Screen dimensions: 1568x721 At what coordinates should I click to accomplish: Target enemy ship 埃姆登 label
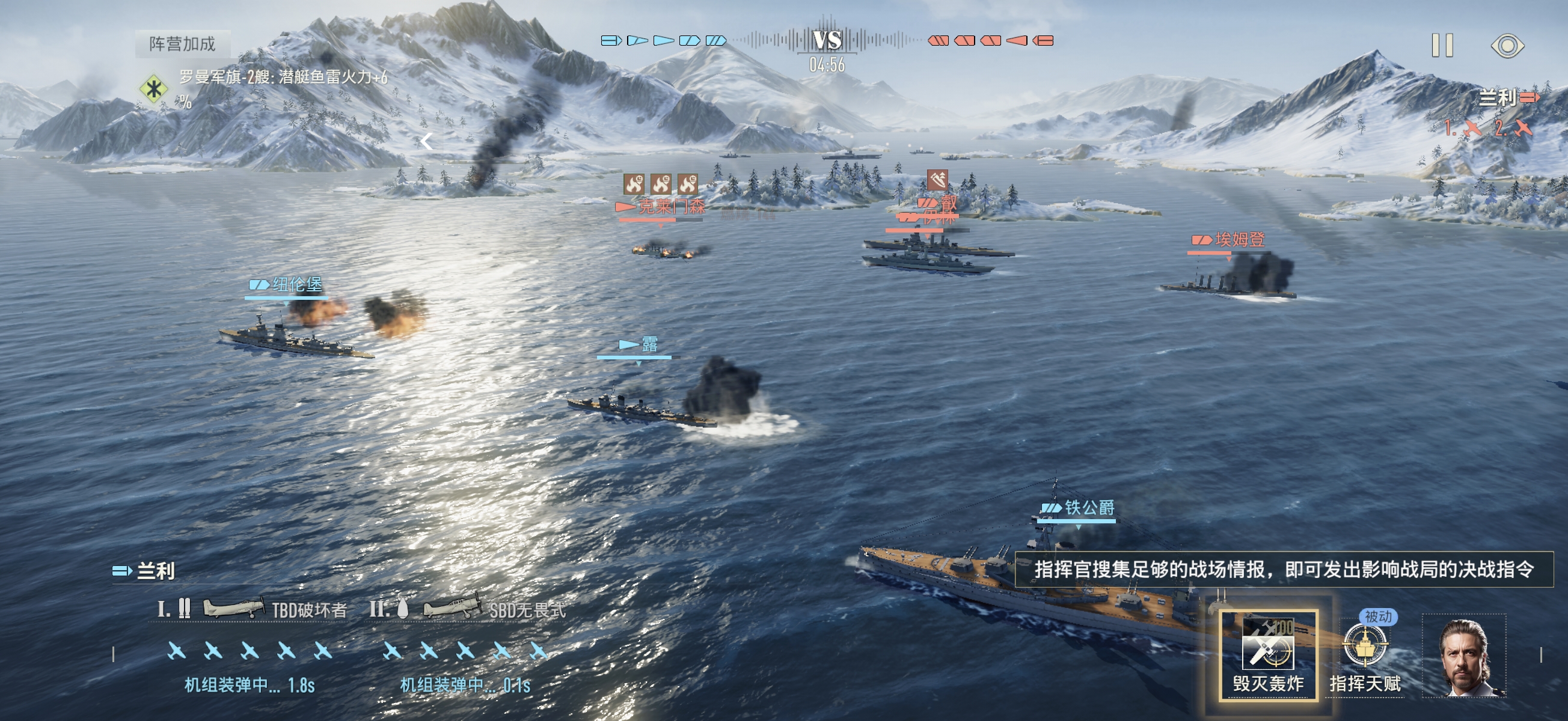tap(1239, 240)
